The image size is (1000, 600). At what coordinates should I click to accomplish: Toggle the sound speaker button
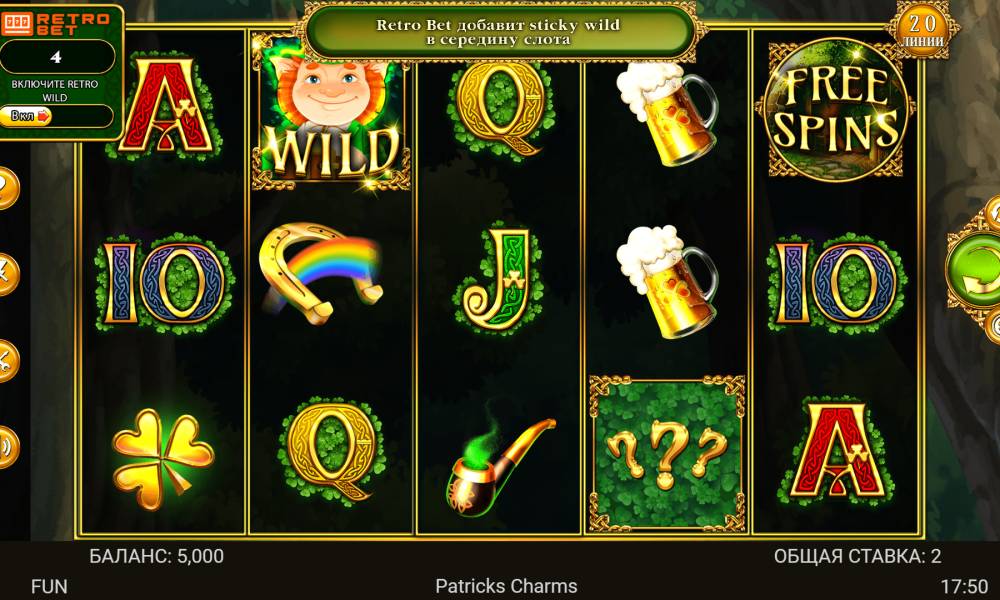5,446
